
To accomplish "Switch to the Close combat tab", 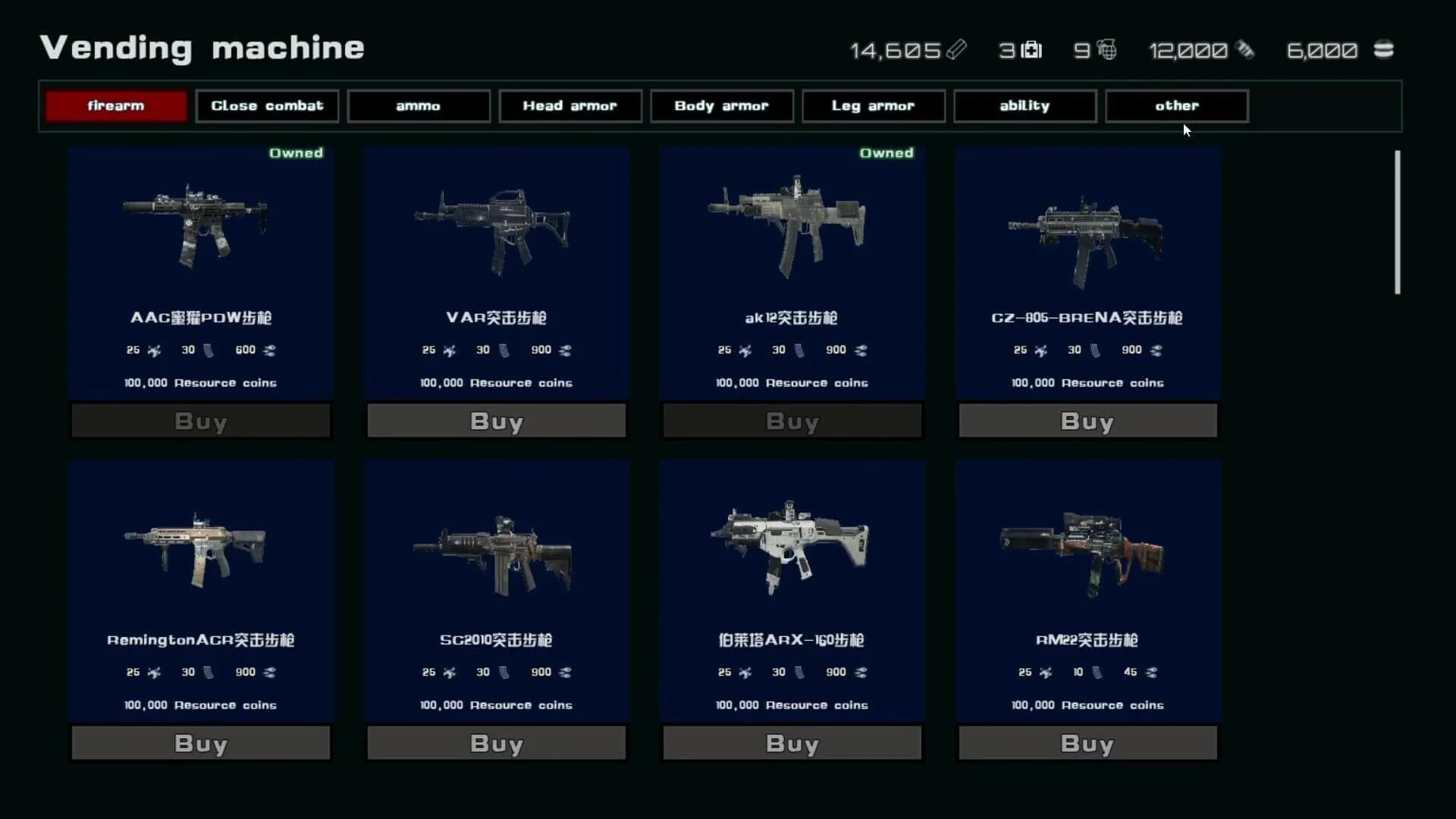I will click(267, 105).
